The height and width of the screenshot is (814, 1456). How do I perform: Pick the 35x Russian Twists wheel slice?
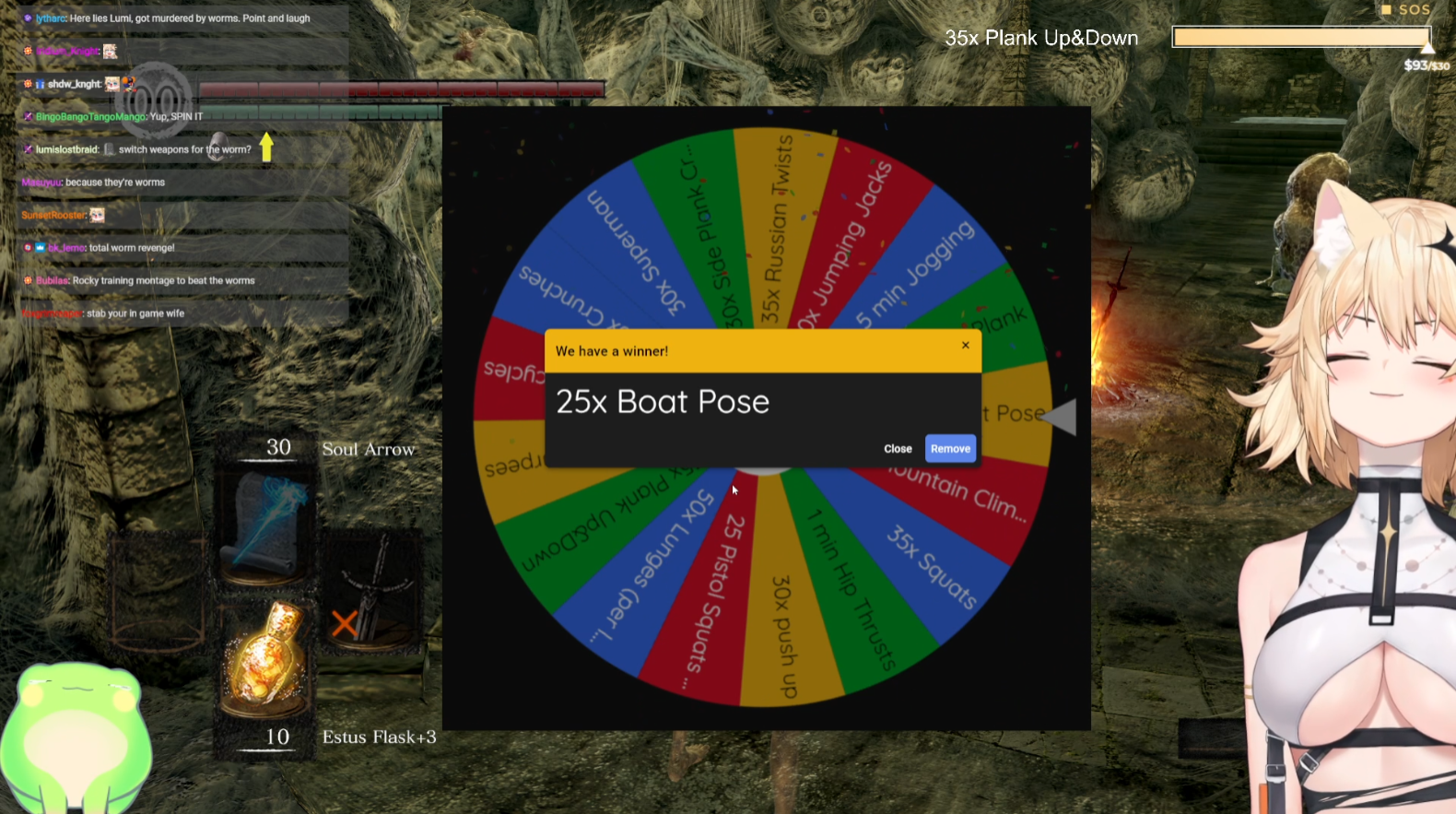click(x=777, y=230)
